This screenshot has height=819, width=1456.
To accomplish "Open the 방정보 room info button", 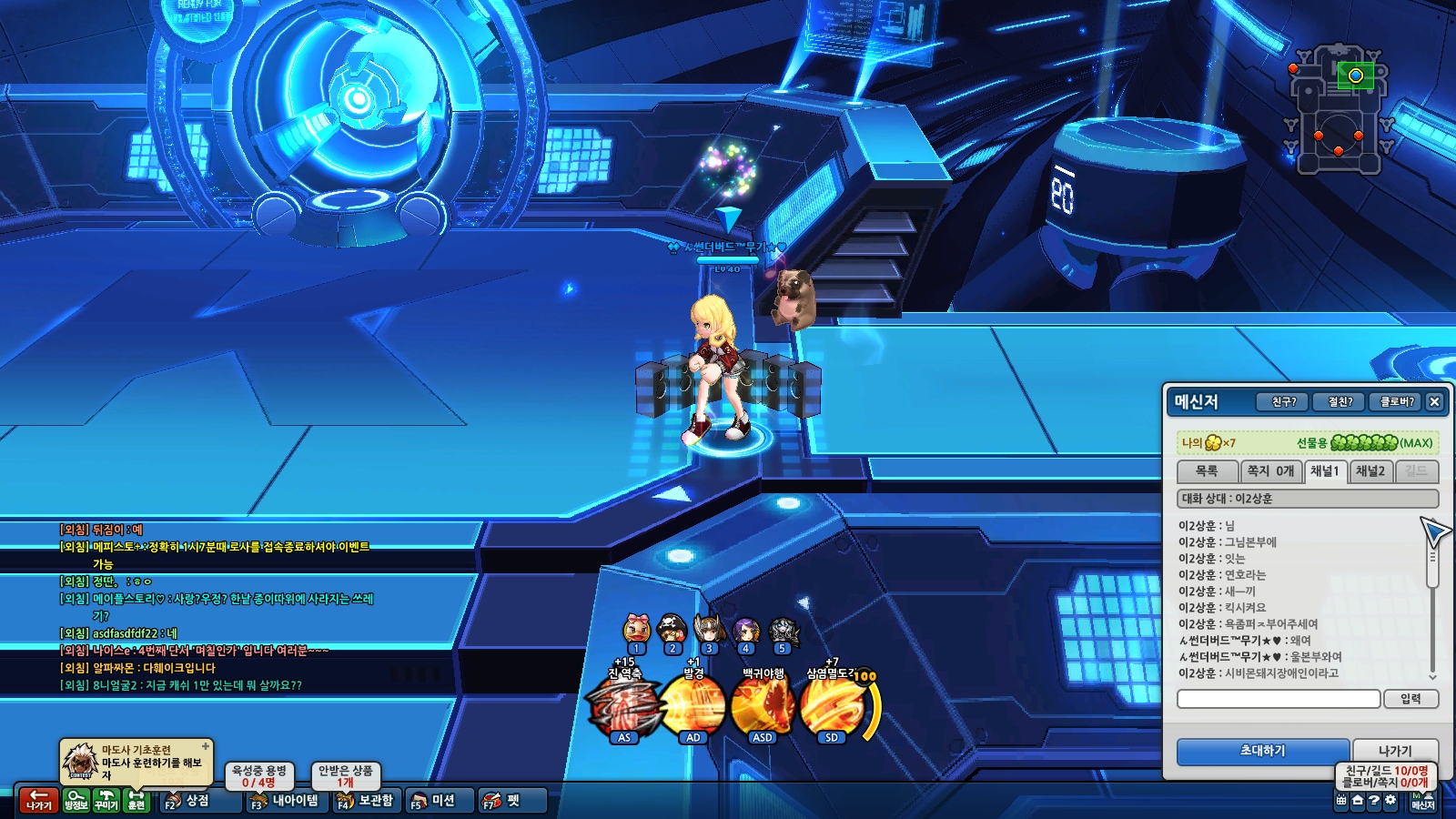I will 76,800.
